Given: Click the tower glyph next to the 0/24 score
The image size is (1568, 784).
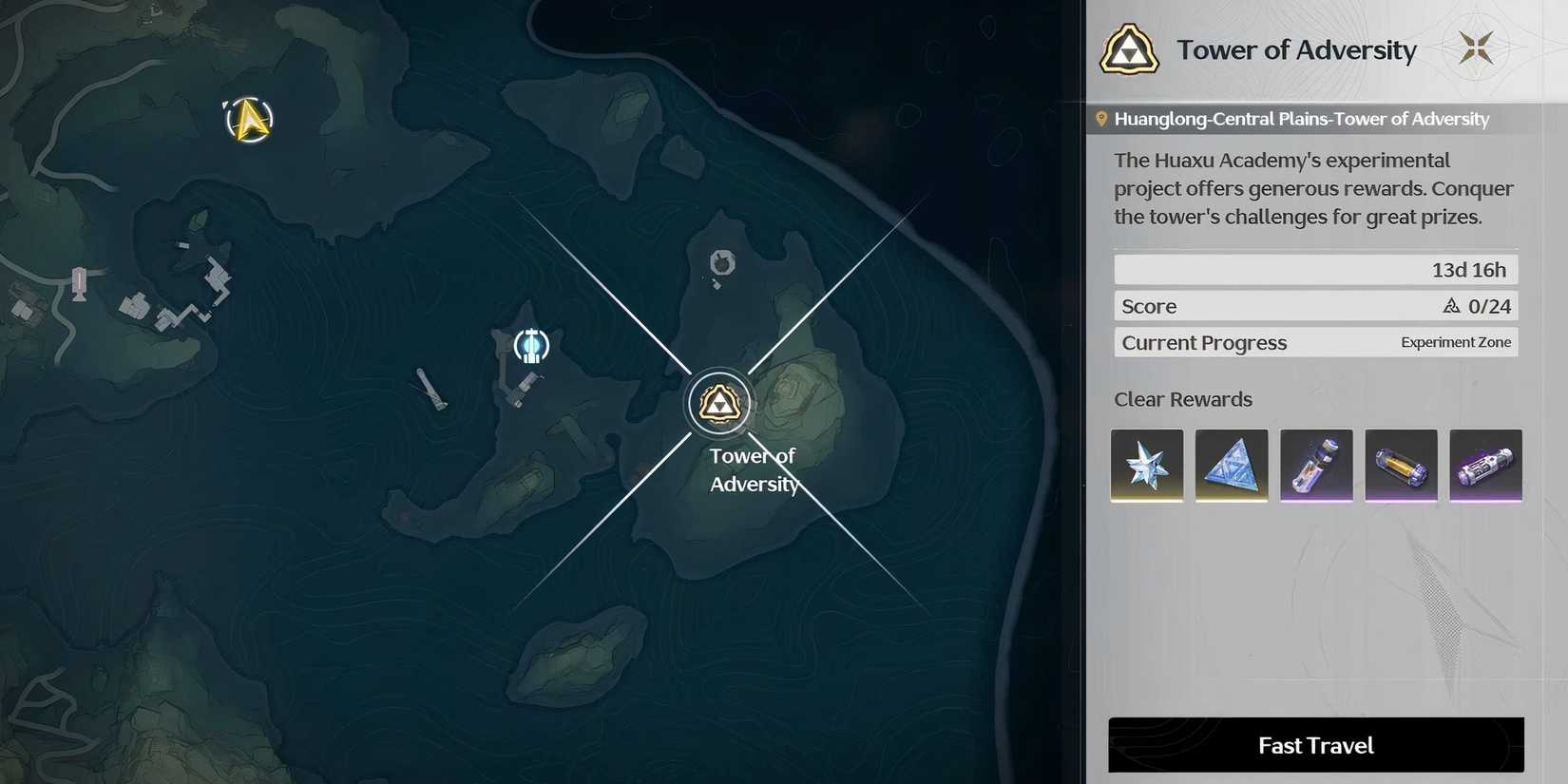Looking at the screenshot, I should pos(1451,306).
